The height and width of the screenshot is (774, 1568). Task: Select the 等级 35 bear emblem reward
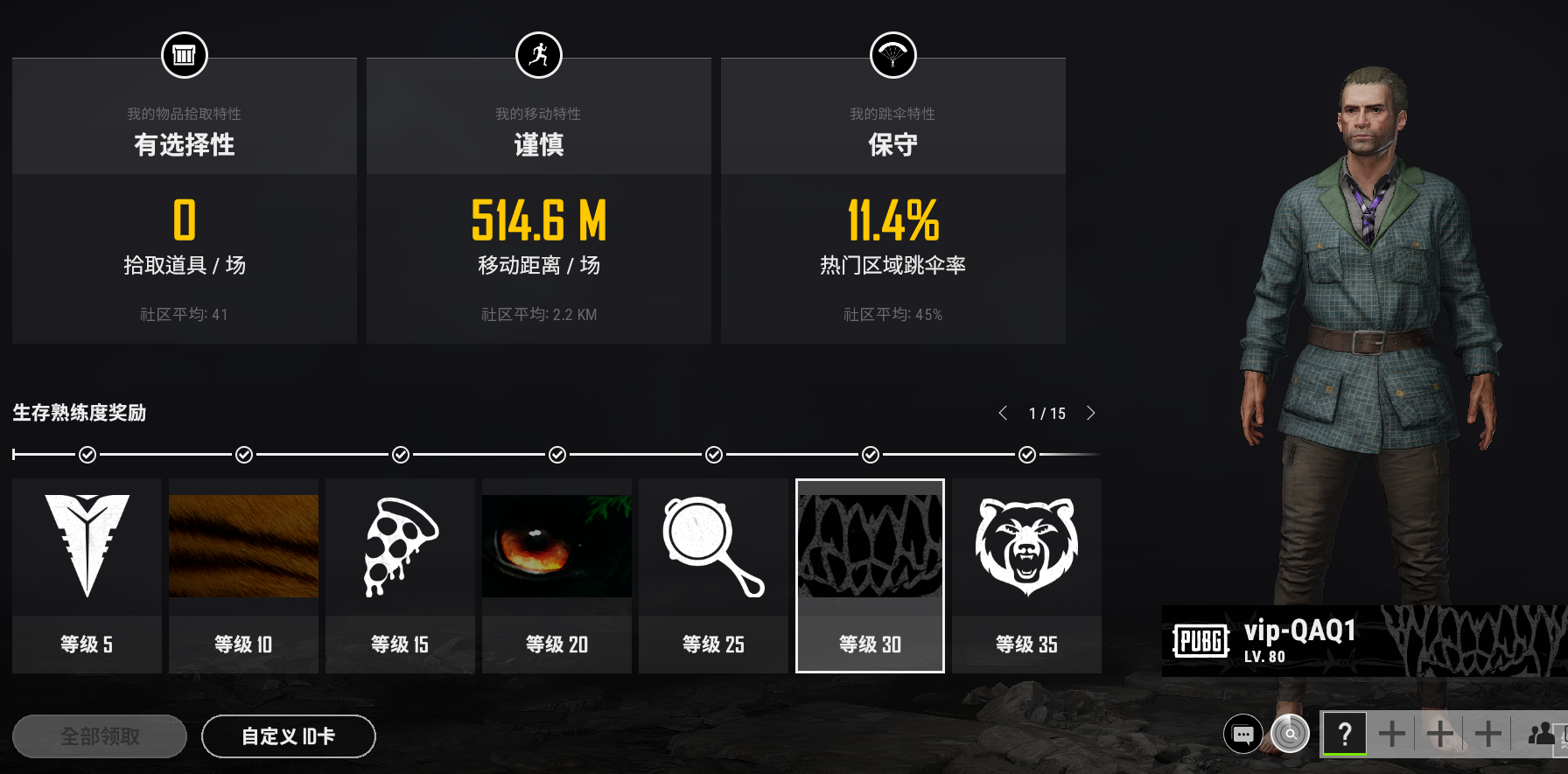pos(1026,575)
